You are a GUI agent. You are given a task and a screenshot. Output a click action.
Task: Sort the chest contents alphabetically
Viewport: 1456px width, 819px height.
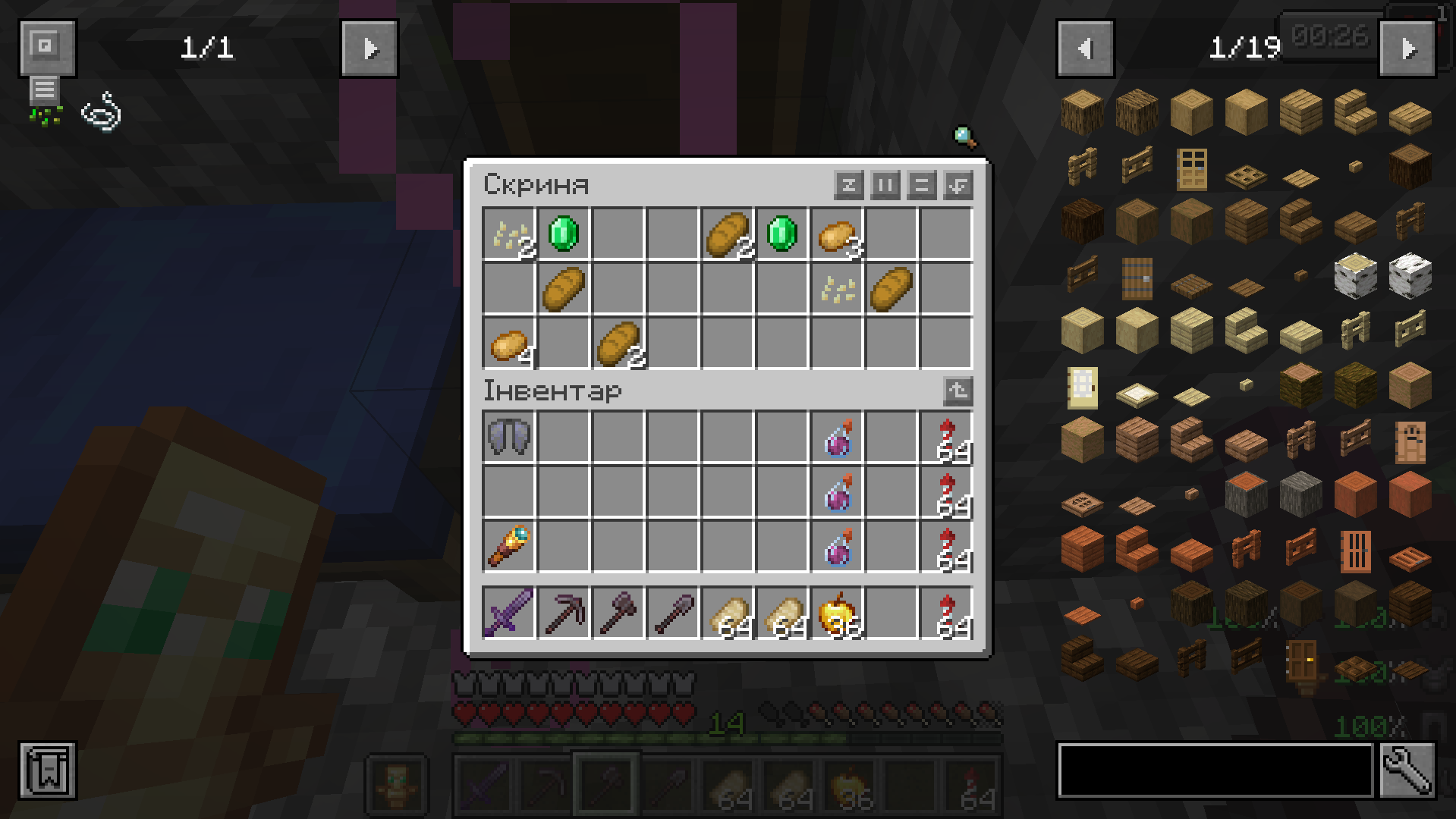click(x=848, y=186)
